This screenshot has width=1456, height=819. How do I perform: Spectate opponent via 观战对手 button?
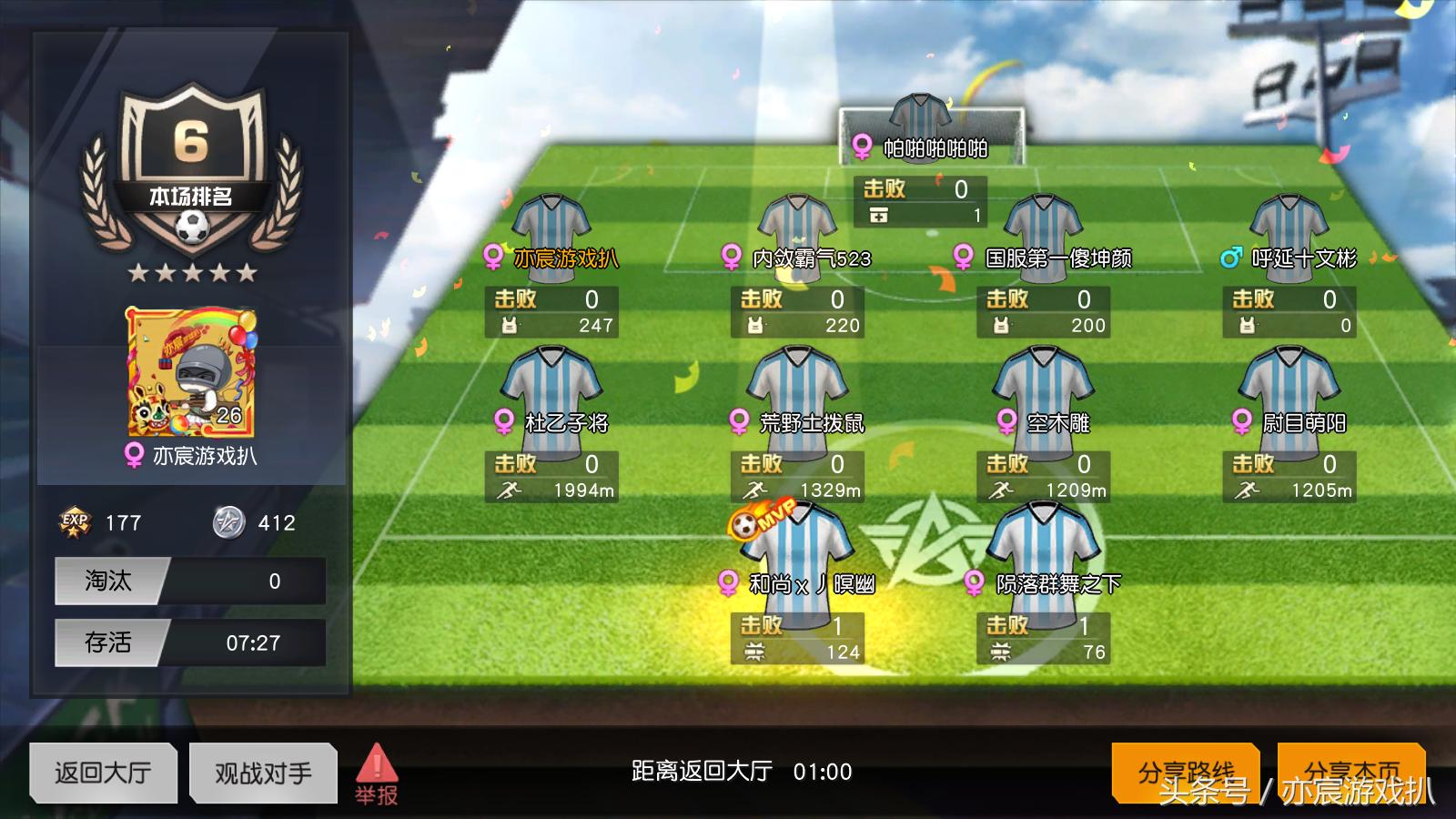point(263,773)
